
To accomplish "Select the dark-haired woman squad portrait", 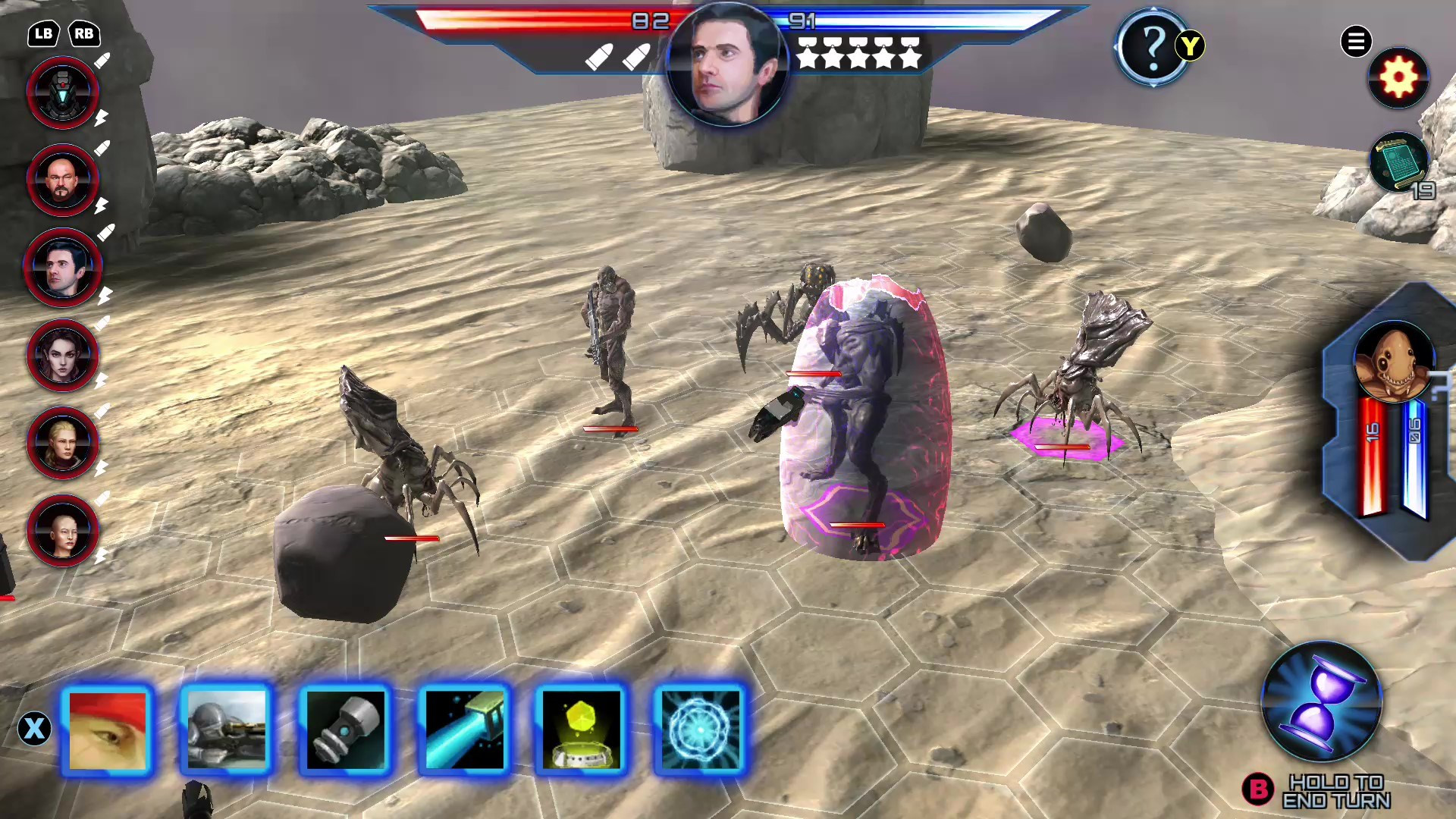I will coord(63,356).
